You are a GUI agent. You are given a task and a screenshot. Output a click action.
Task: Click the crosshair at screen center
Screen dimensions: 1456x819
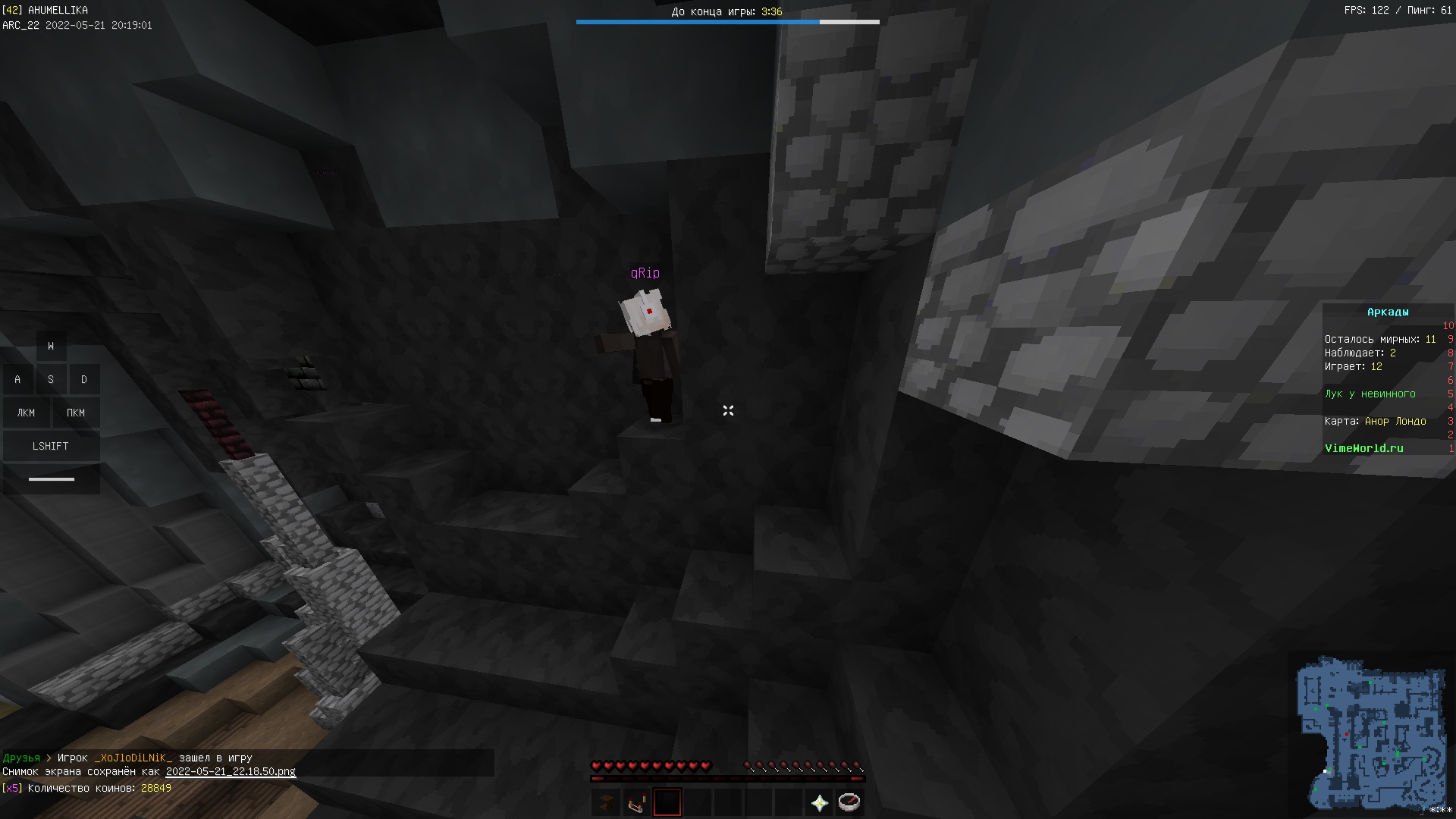[x=728, y=410]
